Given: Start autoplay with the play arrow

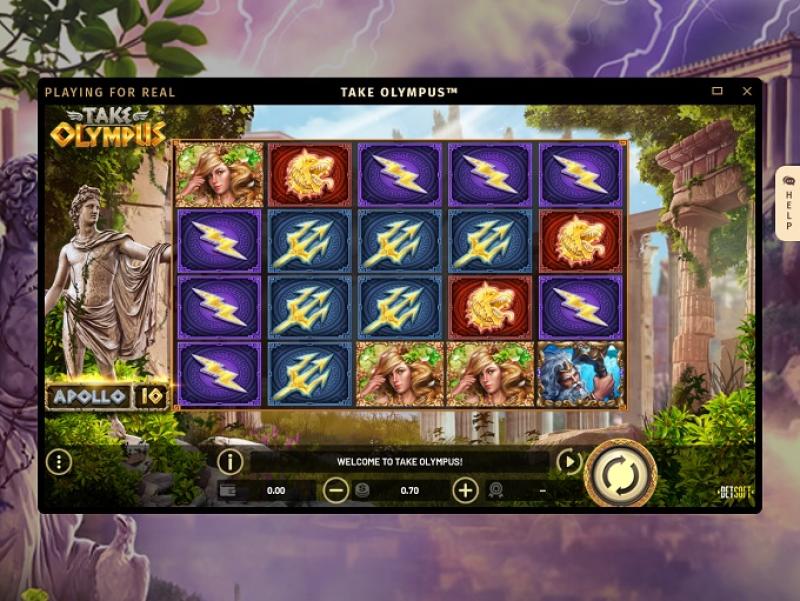Looking at the screenshot, I should (x=569, y=462).
